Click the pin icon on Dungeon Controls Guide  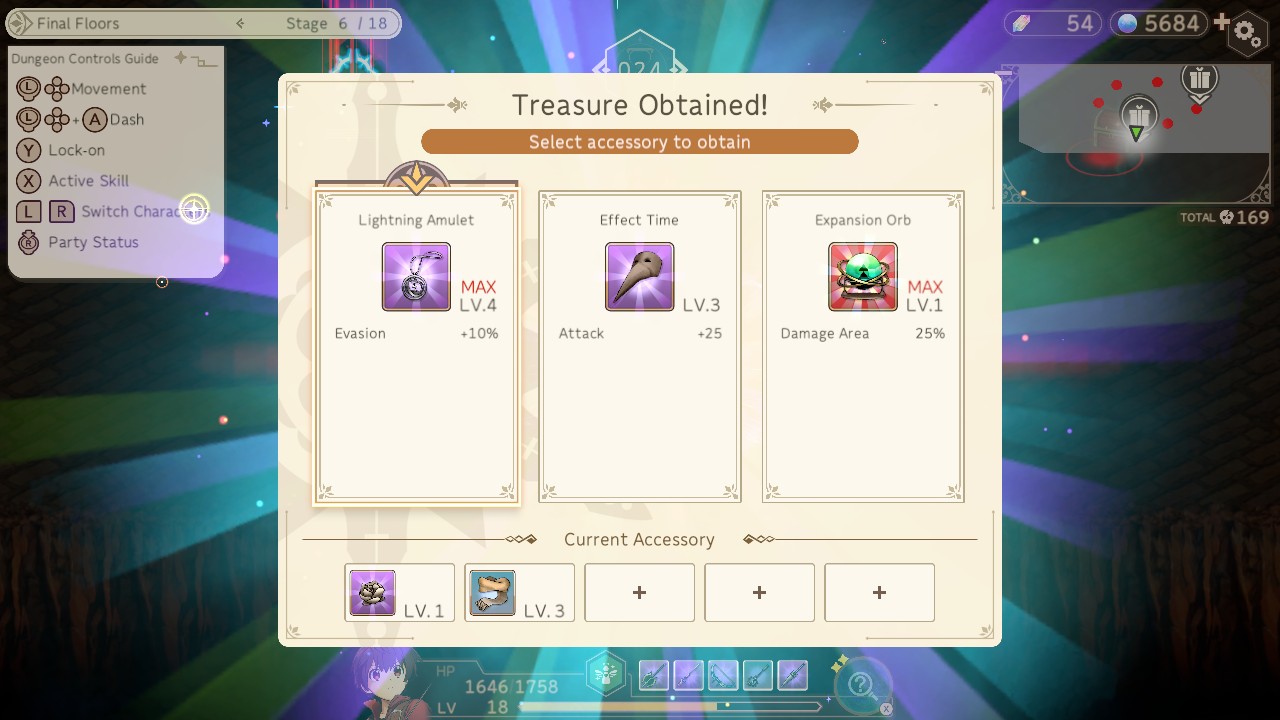[x=179, y=59]
